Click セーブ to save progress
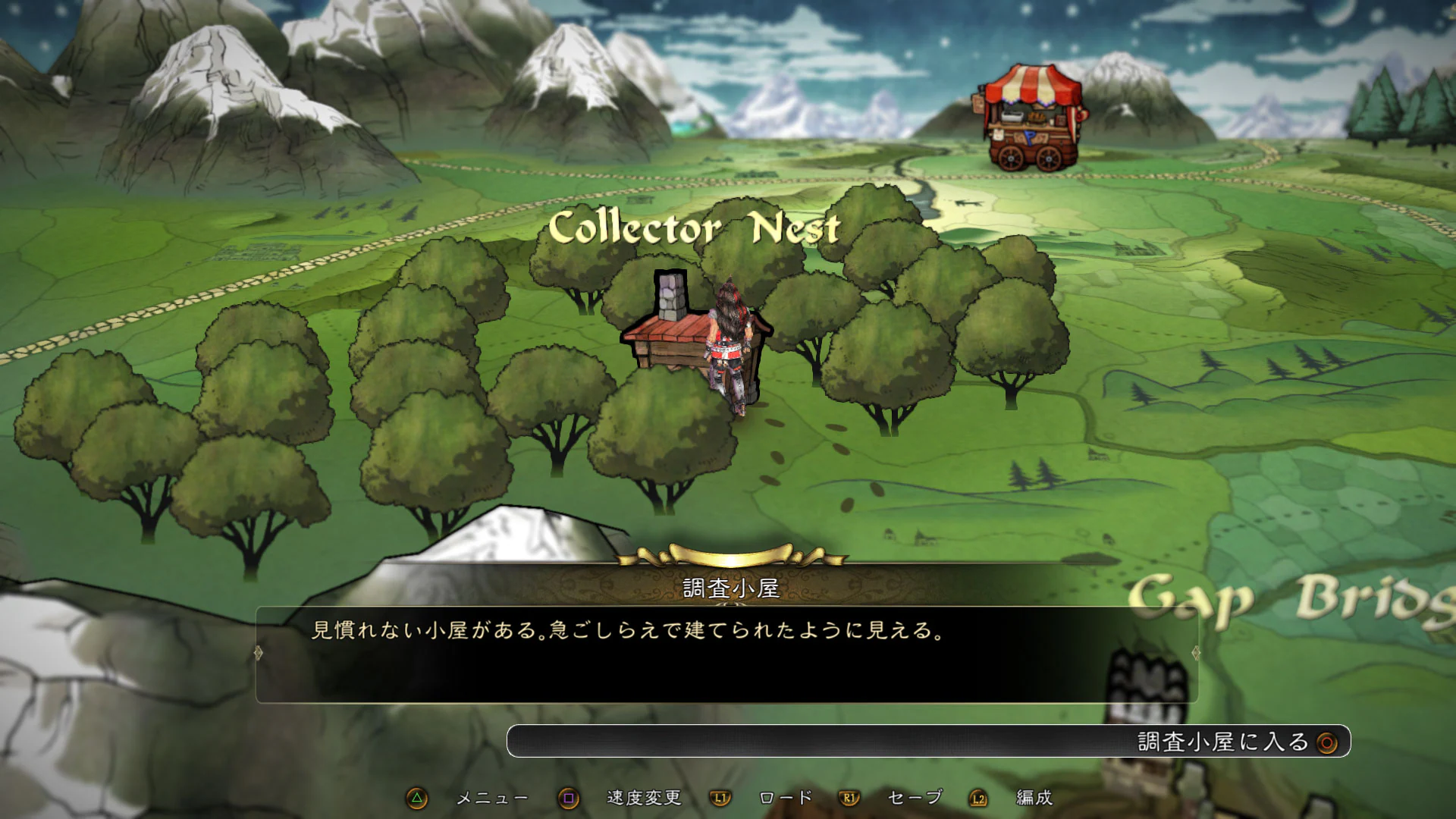The width and height of the screenshot is (1456, 819). (914, 798)
